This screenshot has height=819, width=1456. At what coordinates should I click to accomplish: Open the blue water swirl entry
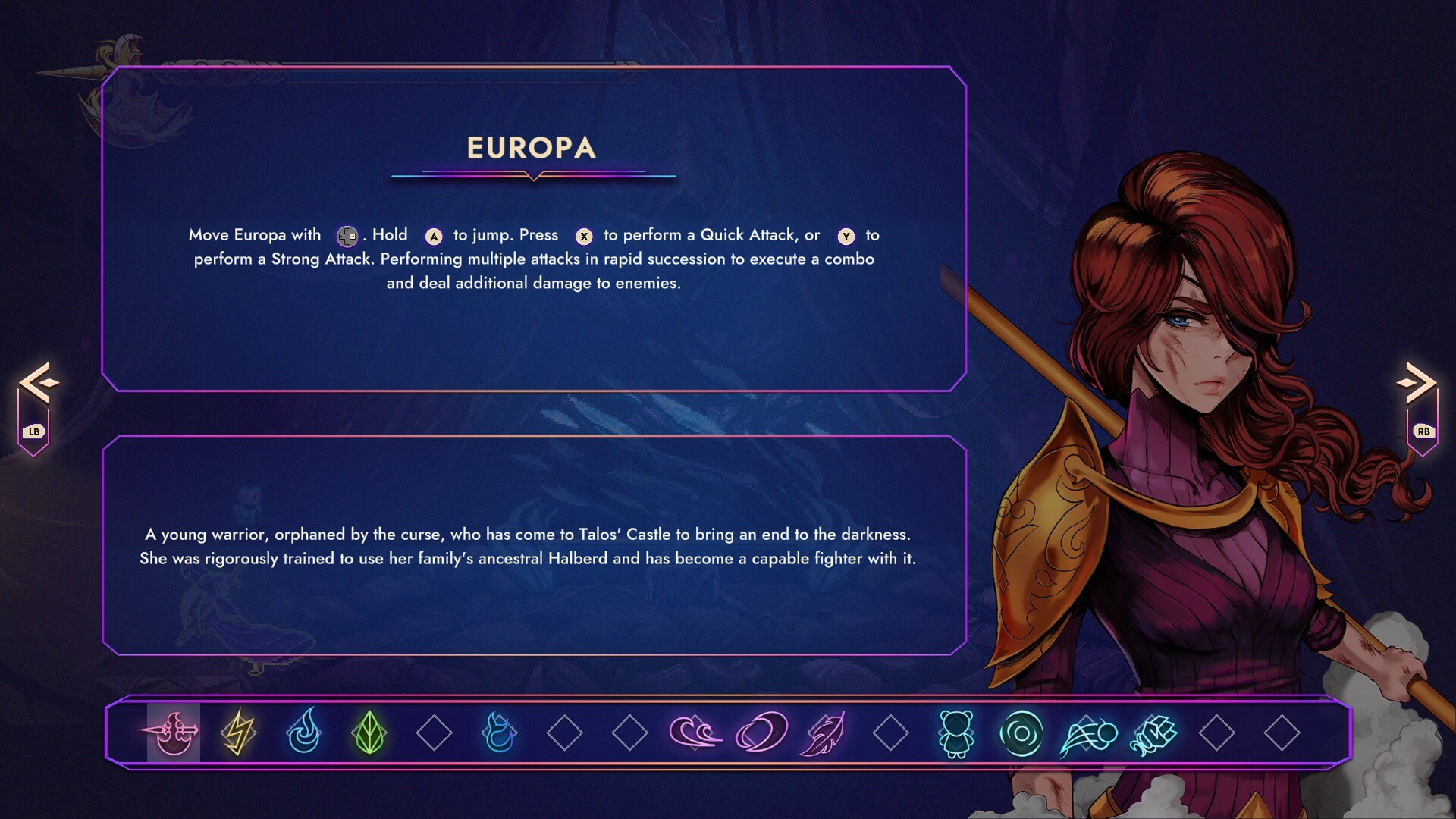(303, 733)
